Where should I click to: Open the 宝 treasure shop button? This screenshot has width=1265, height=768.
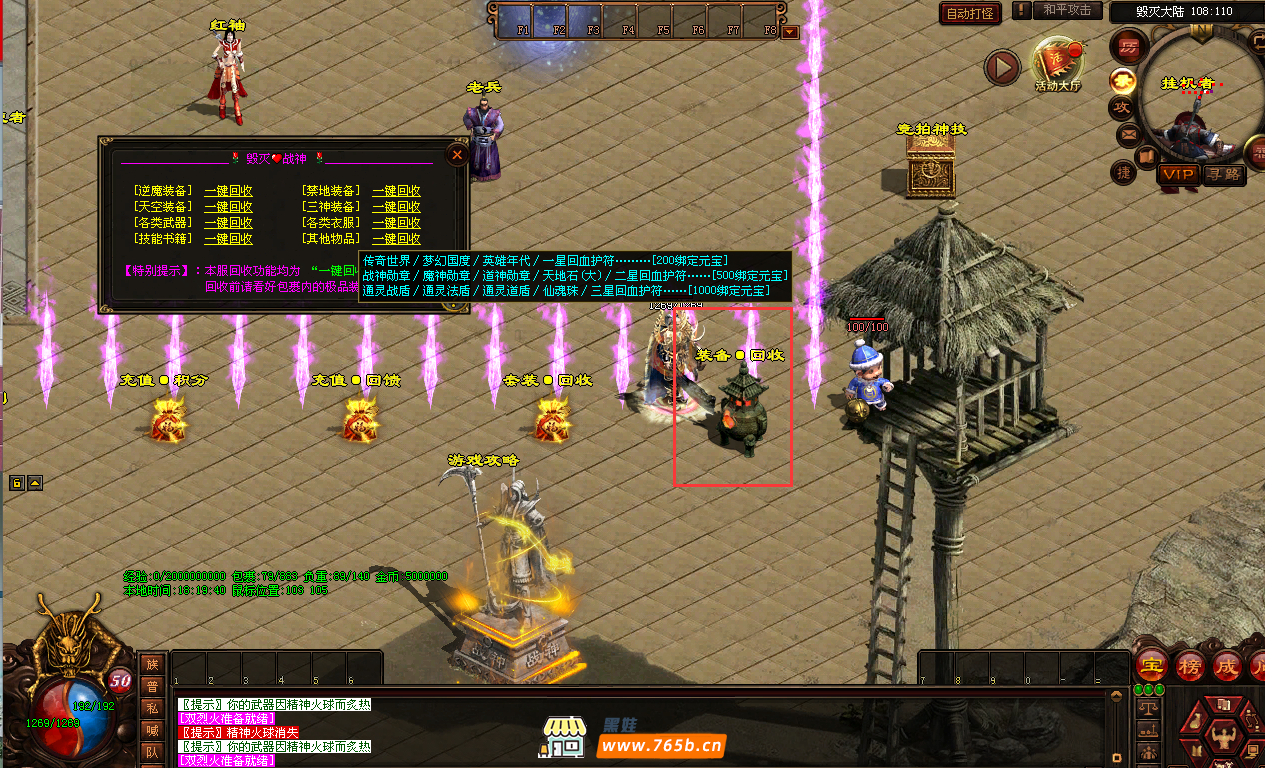point(1153,665)
